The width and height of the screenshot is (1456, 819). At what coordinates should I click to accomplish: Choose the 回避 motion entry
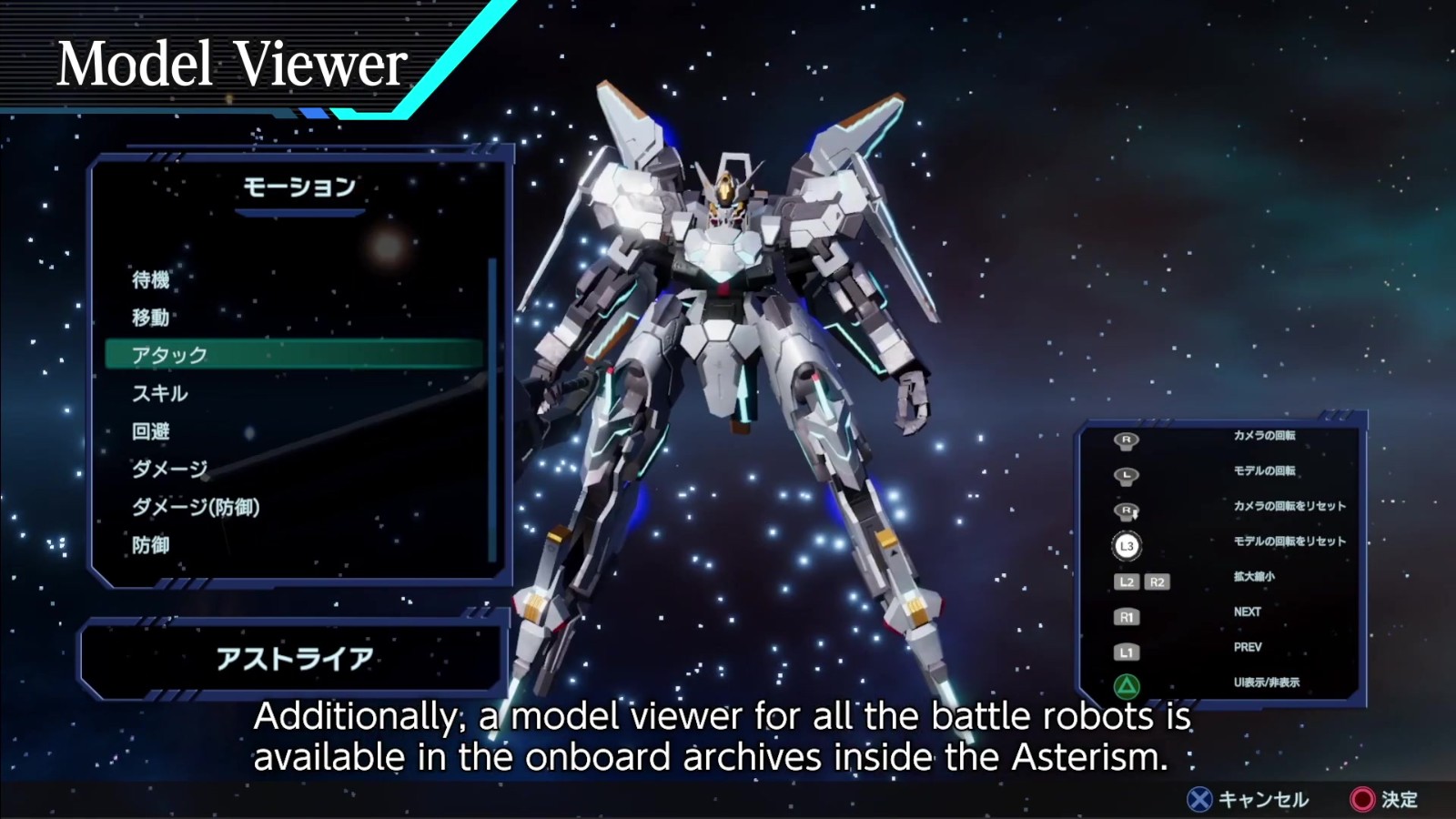point(151,431)
